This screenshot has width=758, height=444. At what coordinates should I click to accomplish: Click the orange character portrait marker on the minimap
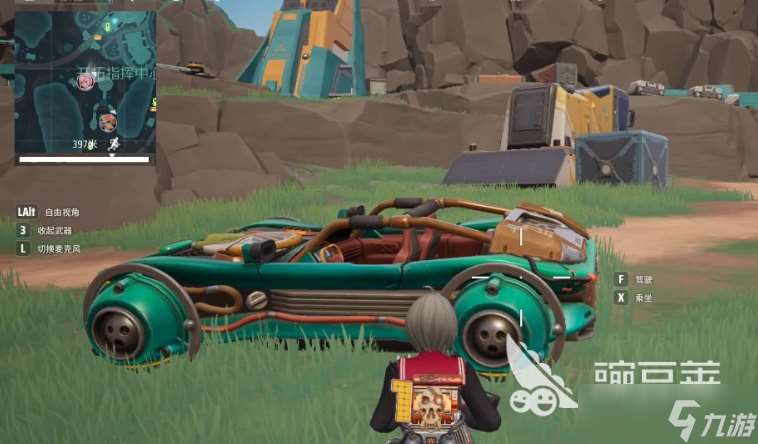pos(107,122)
